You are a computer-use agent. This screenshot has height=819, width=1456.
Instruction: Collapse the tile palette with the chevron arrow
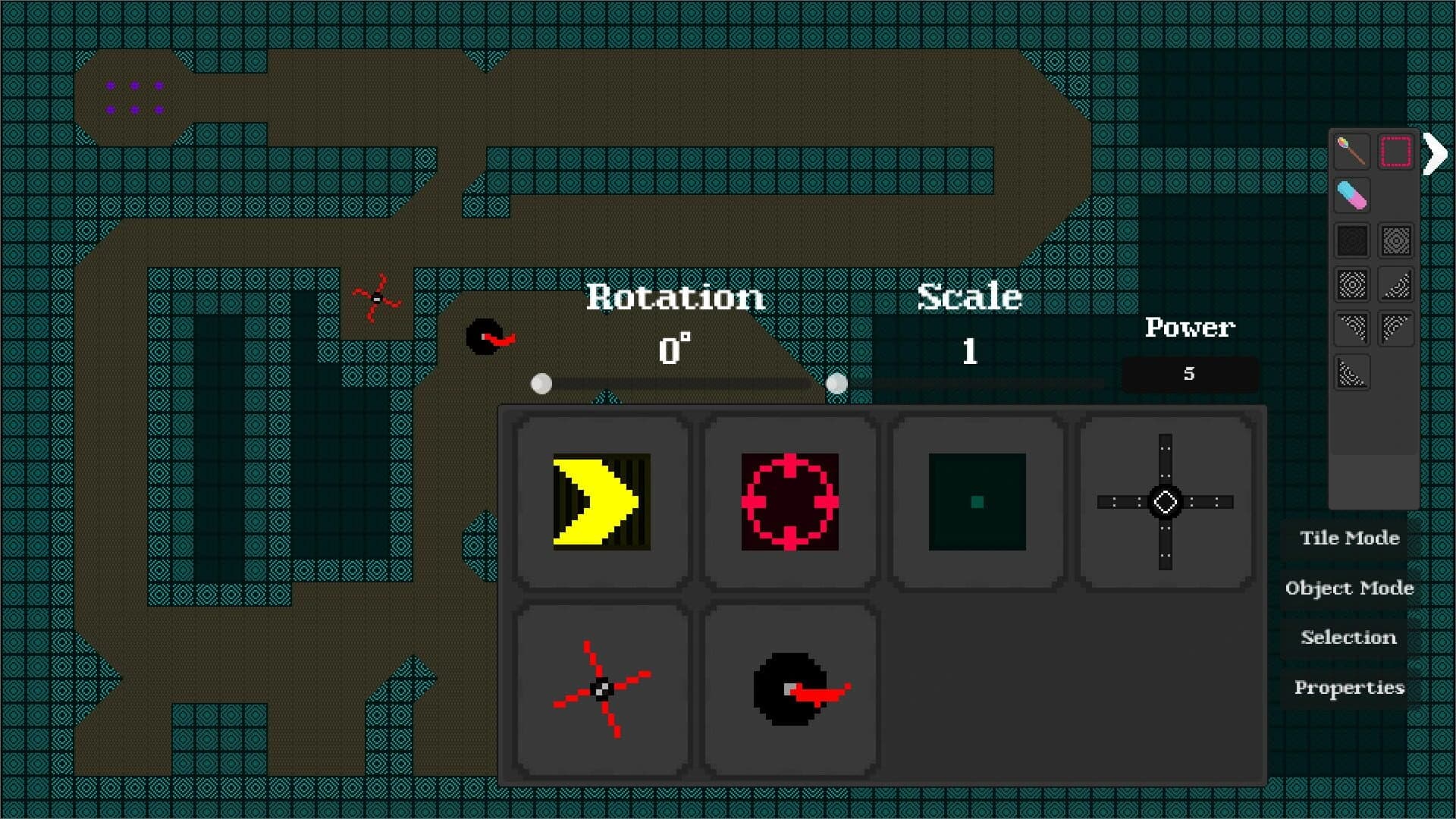click(x=1433, y=153)
